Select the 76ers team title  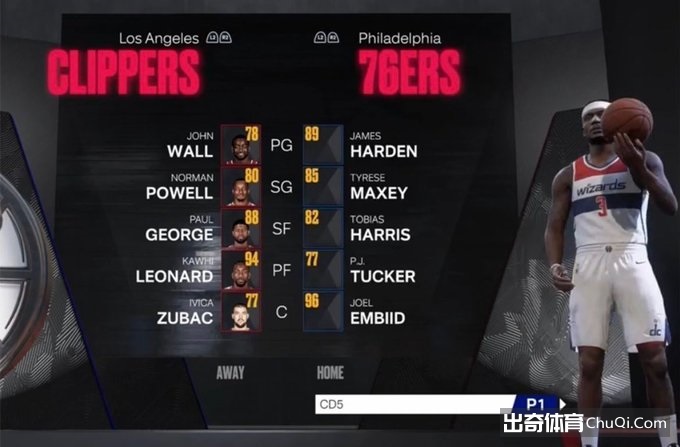409,72
